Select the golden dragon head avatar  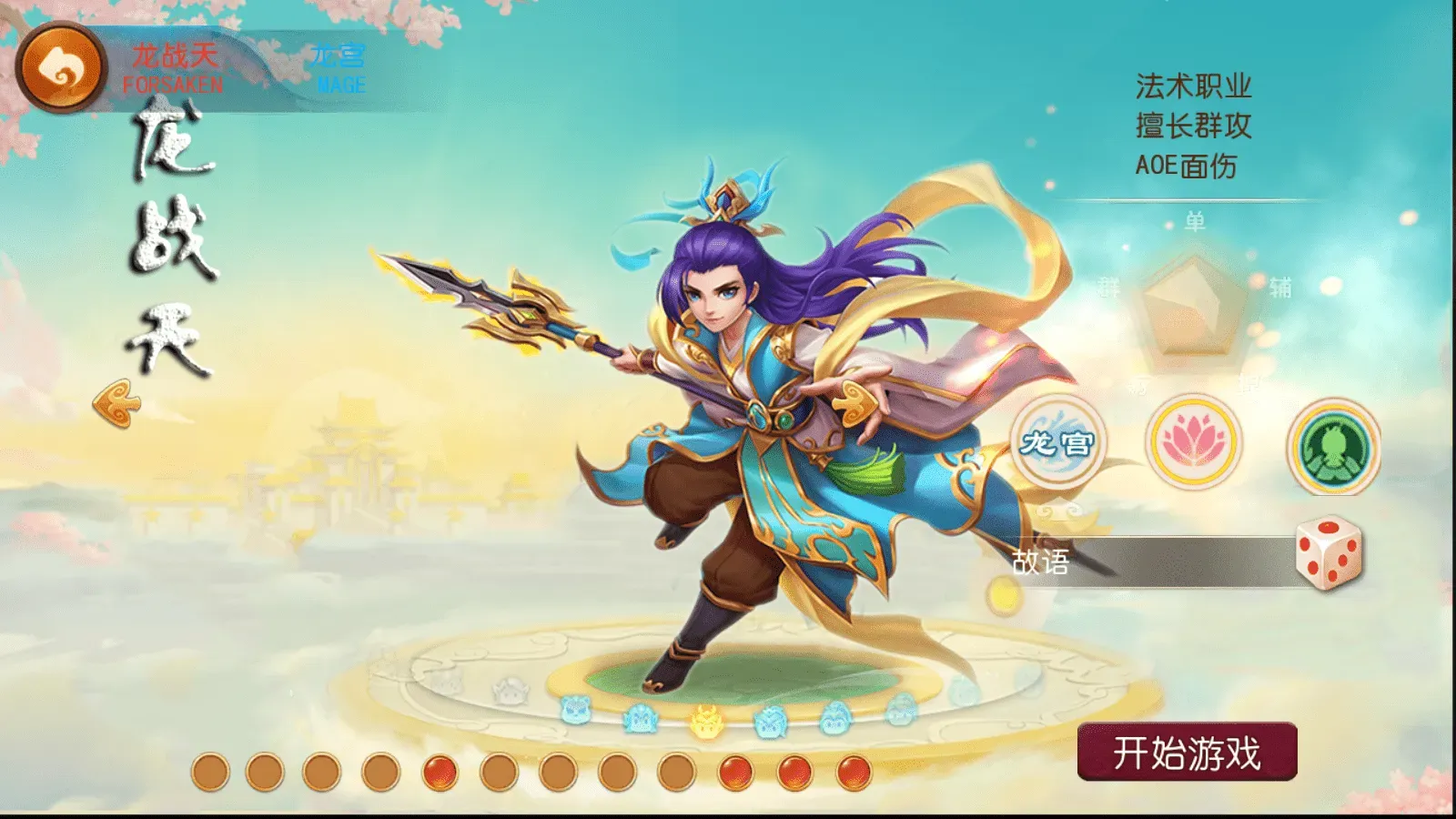coord(705,719)
